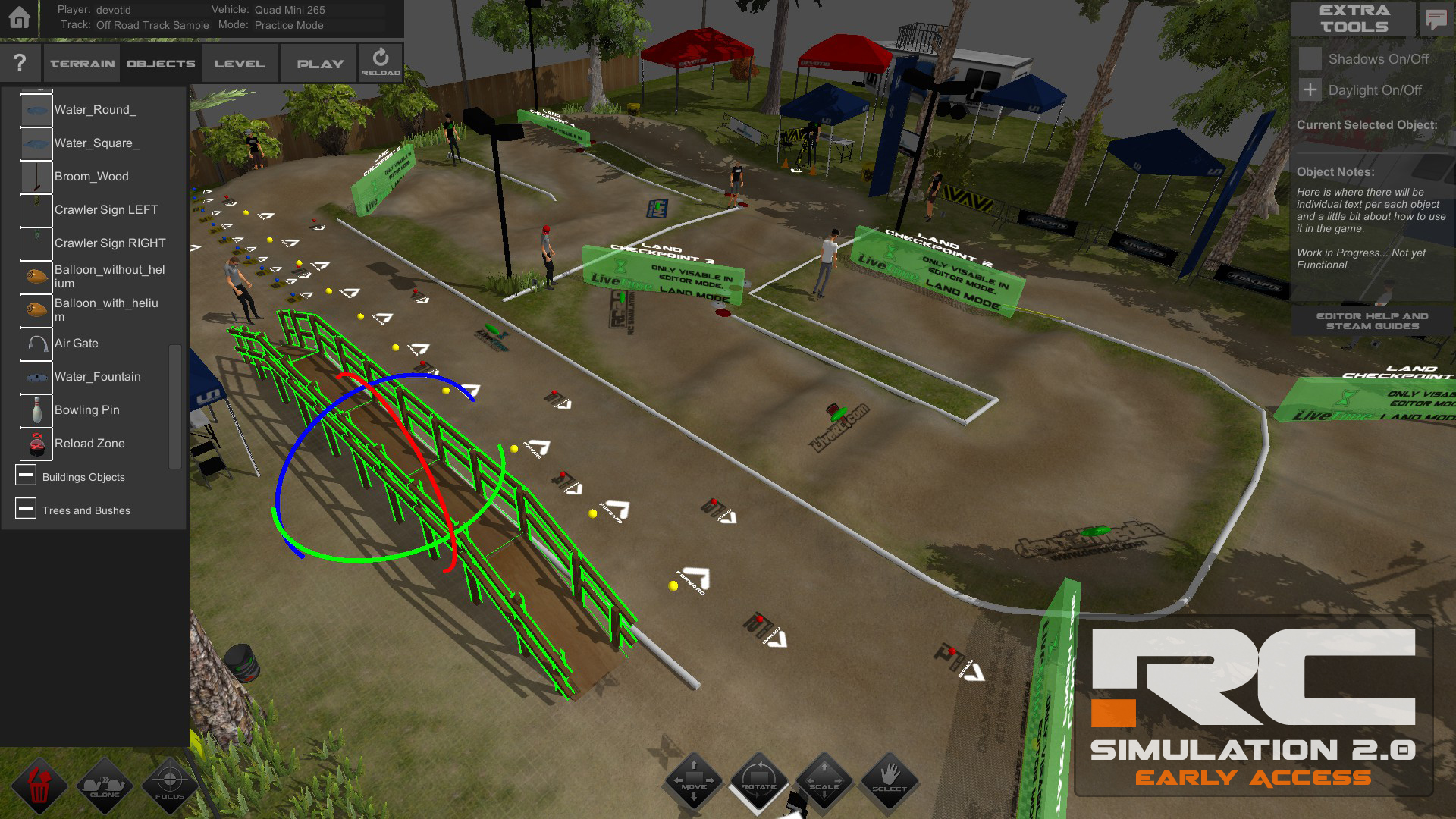Image resolution: width=1456 pixels, height=819 pixels.
Task: Select the Clone tool
Action: (106, 786)
